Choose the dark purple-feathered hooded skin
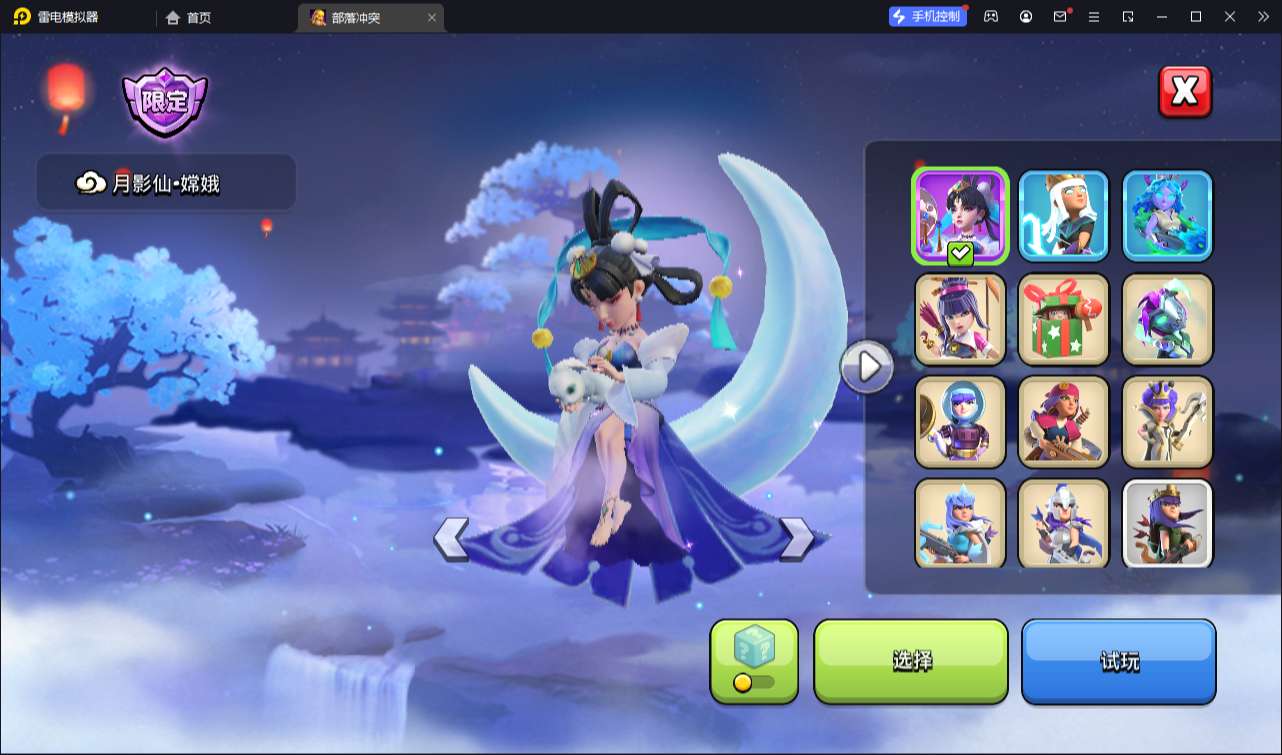 pyautogui.click(x=1167, y=319)
